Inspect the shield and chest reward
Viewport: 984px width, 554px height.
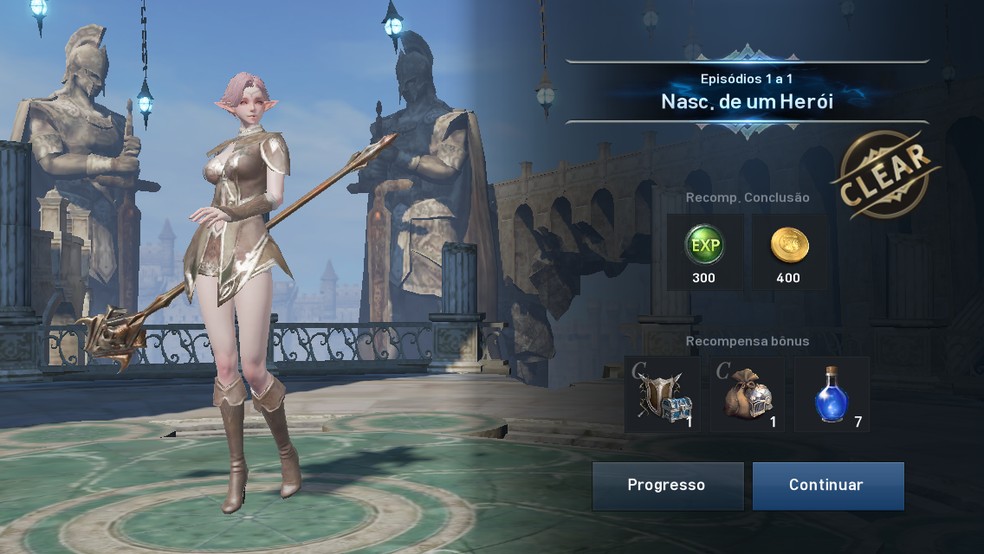662,394
